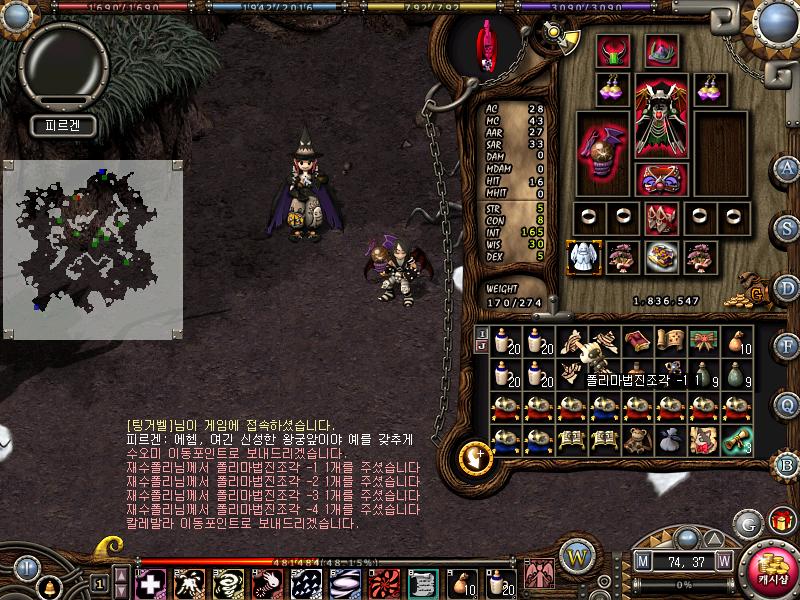Select the equipped horned helmet with green gem
This screenshot has width=800, height=600.
click(612, 50)
